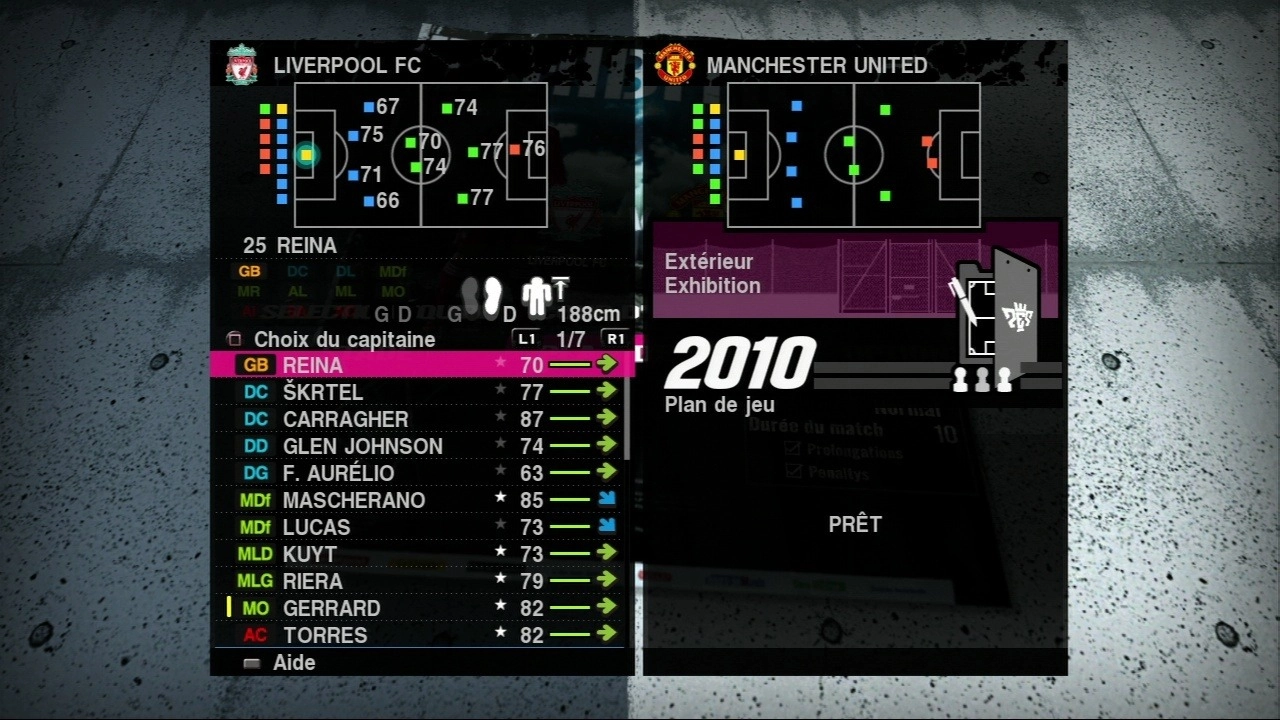Click the Liverpool FC team crest
Viewport: 1280px width, 720px height.
241,65
